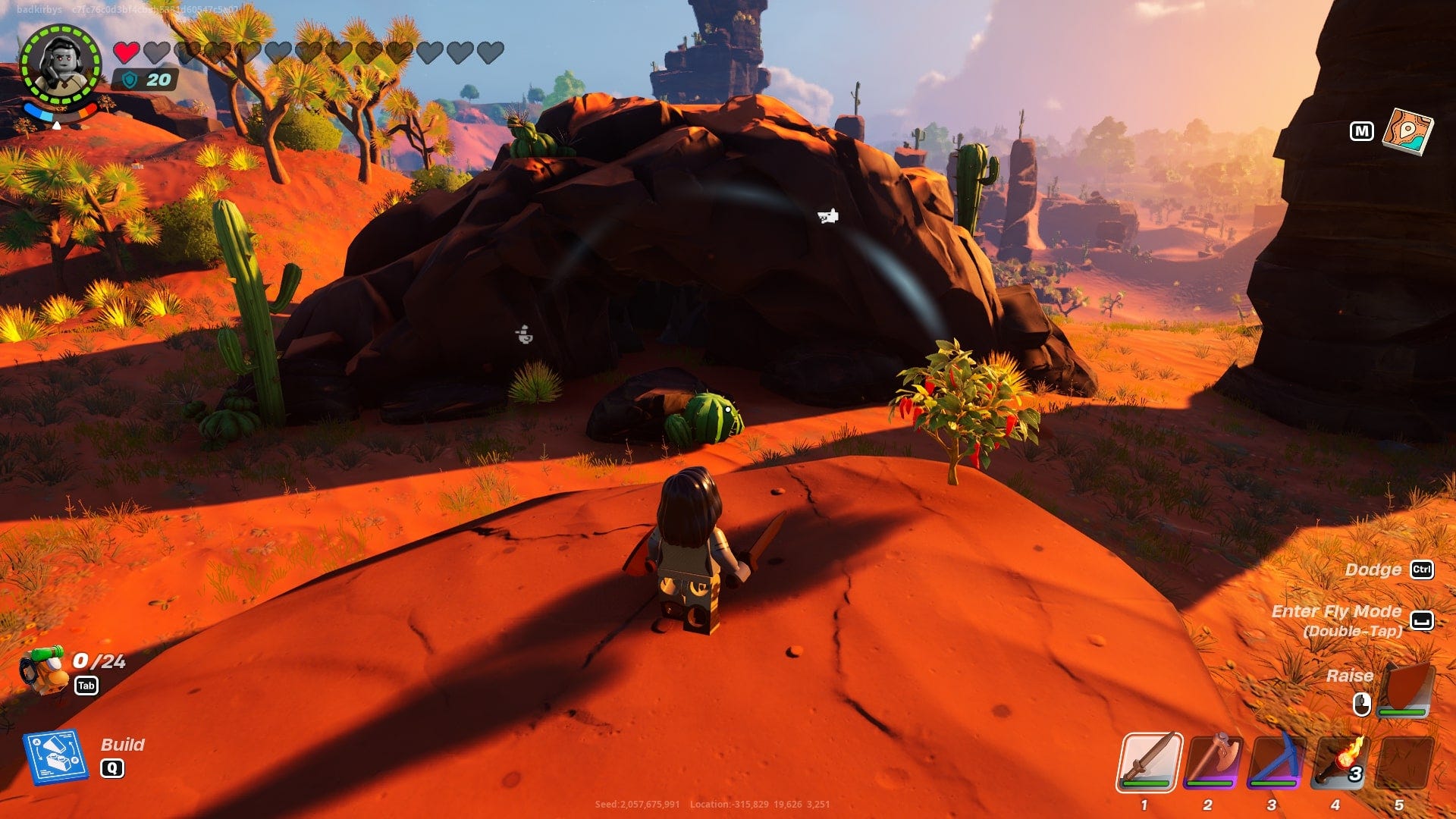Click the Build text label
Image resolution: width=1456 pixels, height=819 pixels.
(124, 744)
